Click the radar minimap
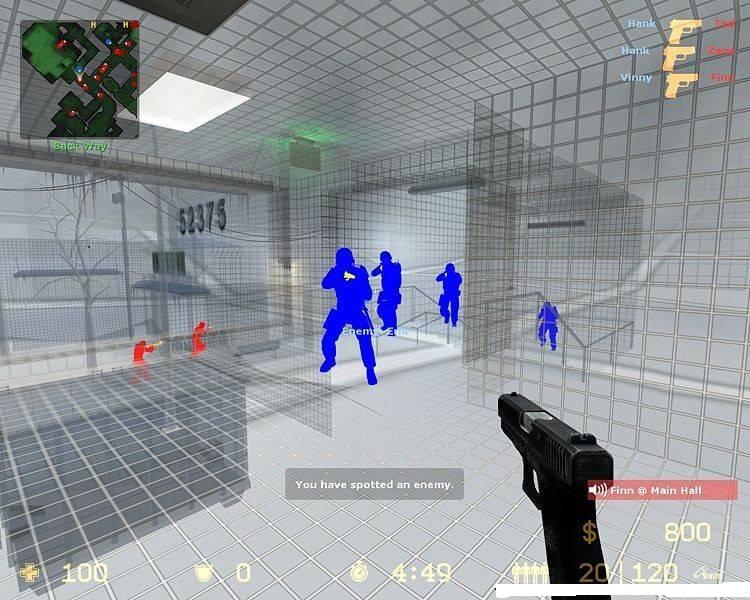750x600 pixels. coord(80,80)
